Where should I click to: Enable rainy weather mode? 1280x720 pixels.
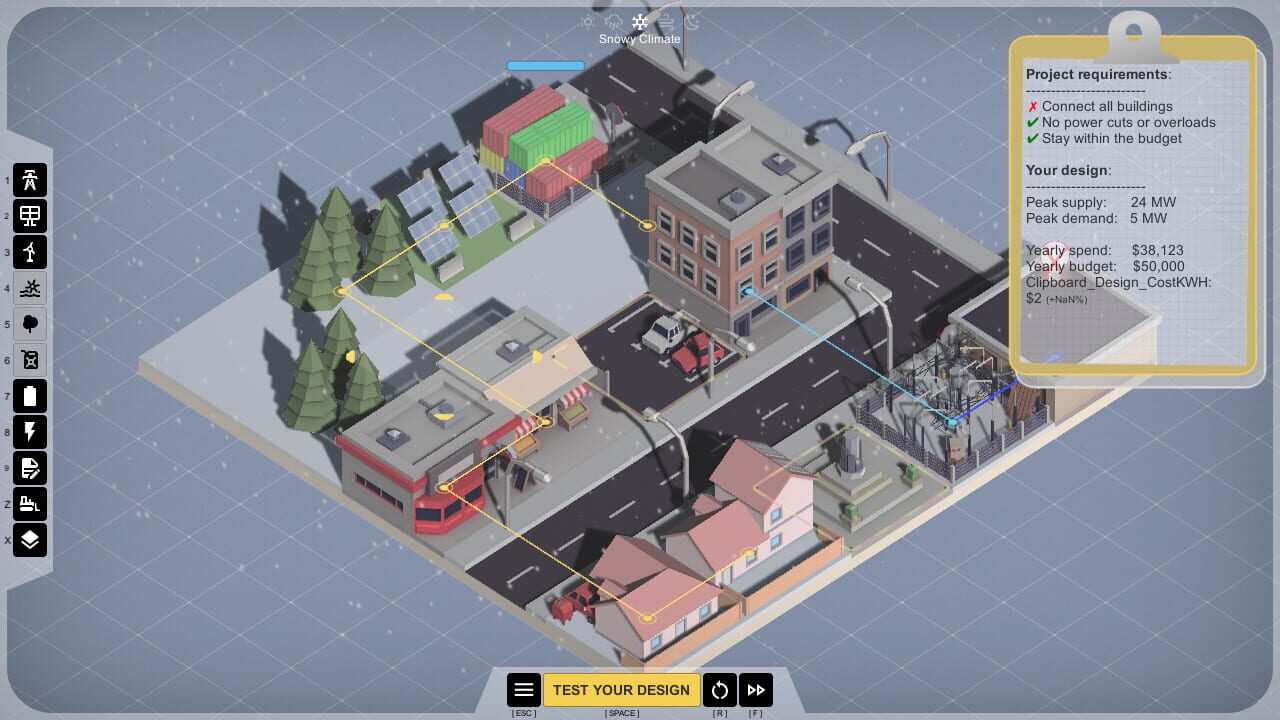pyautogui.click(x=612, y=22)
